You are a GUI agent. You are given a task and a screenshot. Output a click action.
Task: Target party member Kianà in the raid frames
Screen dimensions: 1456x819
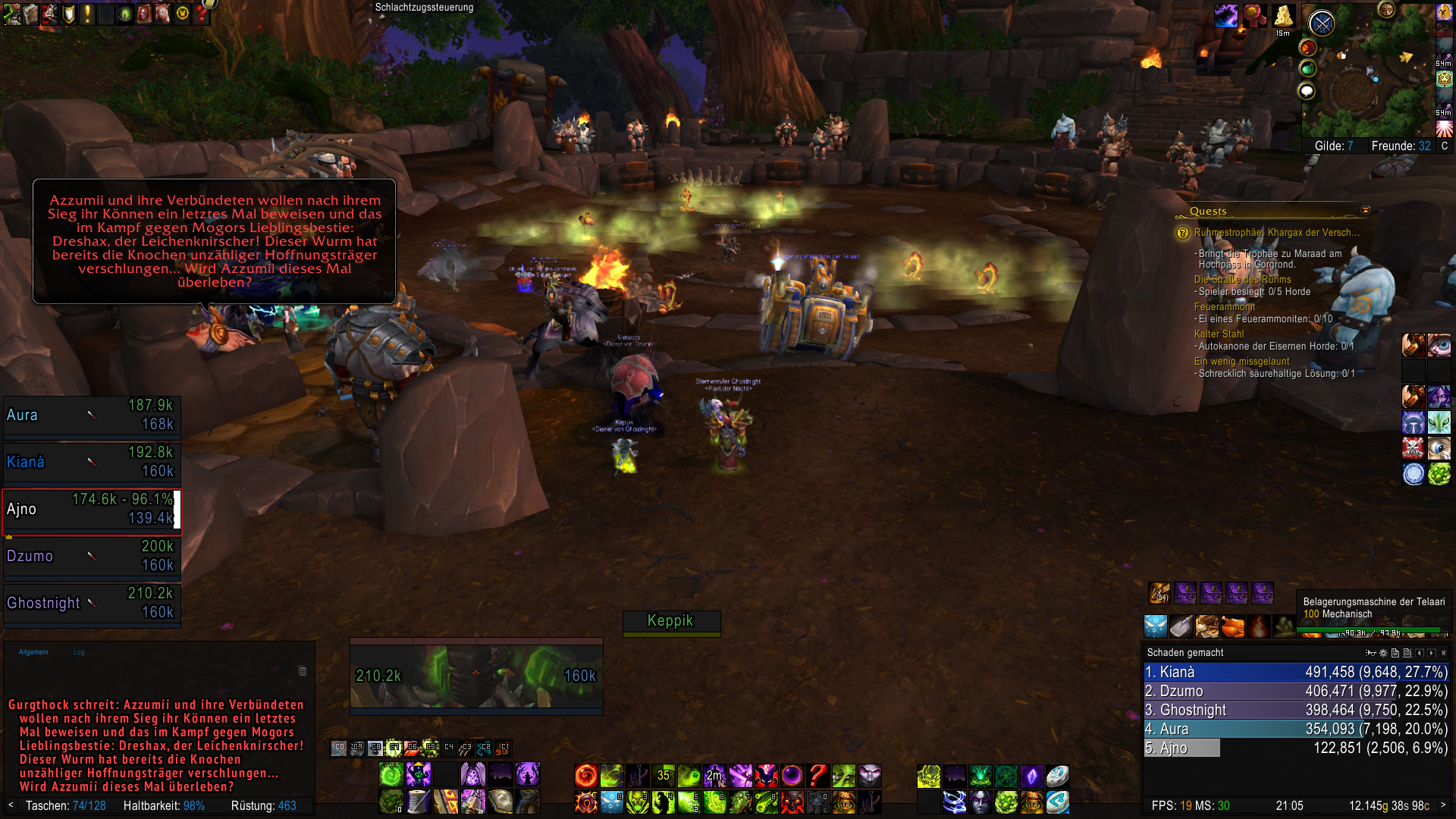pos(91,462)
